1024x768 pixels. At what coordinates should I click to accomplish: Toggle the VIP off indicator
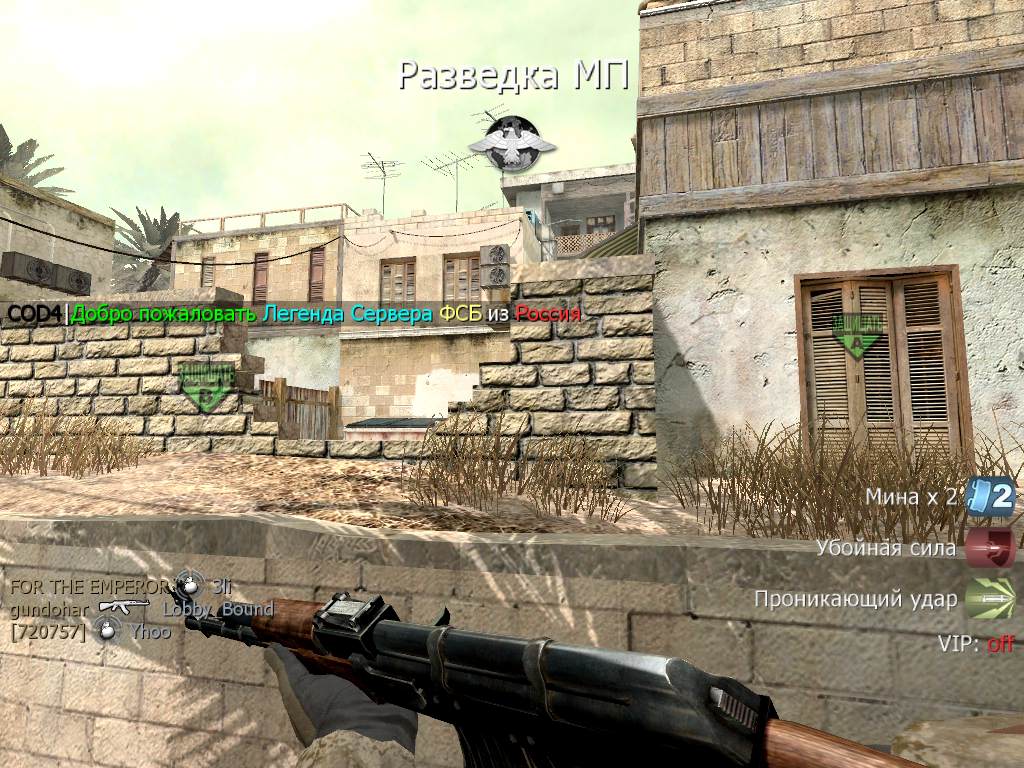coord(1000,644)
